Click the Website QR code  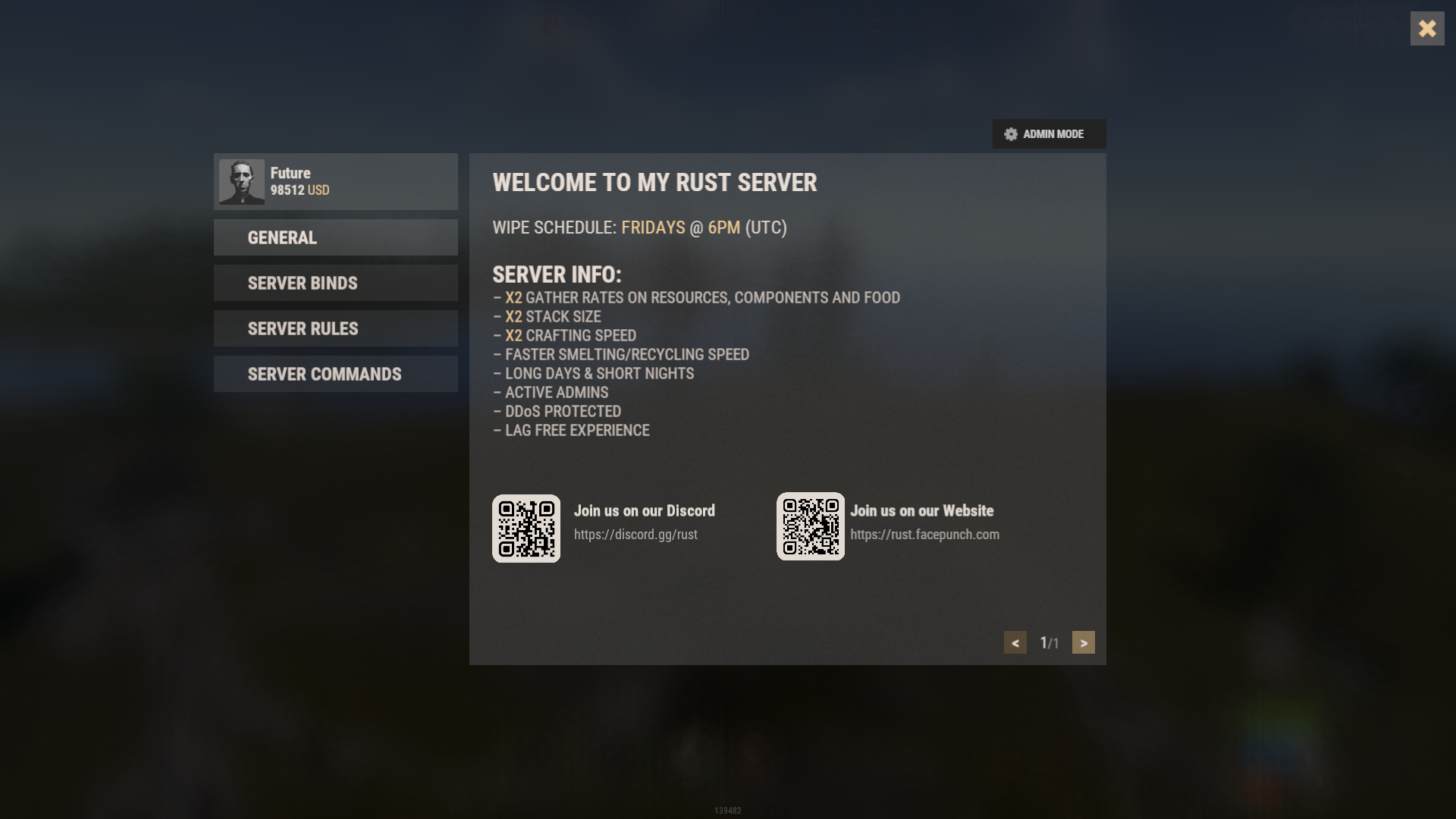(810, 526)
